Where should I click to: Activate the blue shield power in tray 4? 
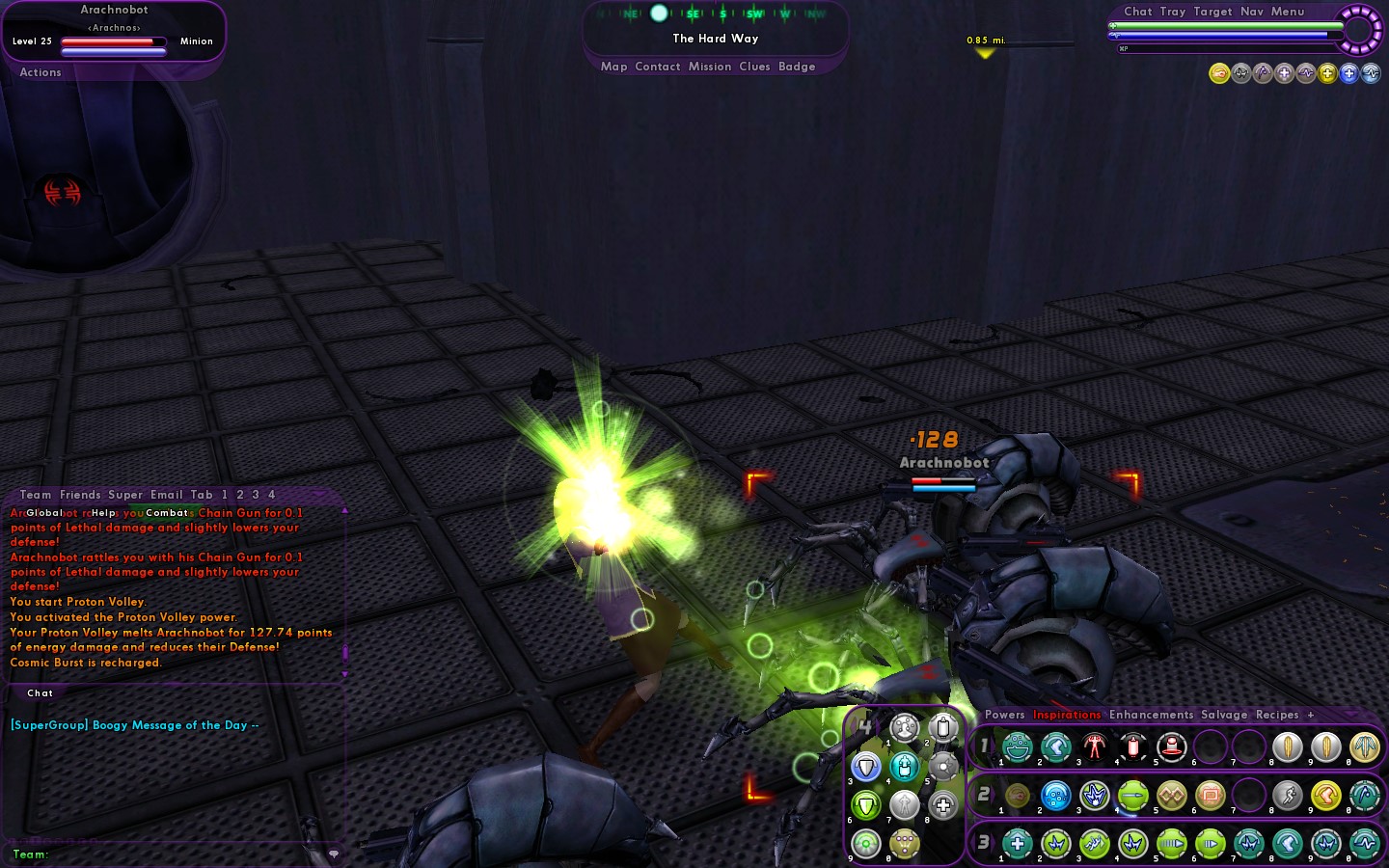[866, 767]
